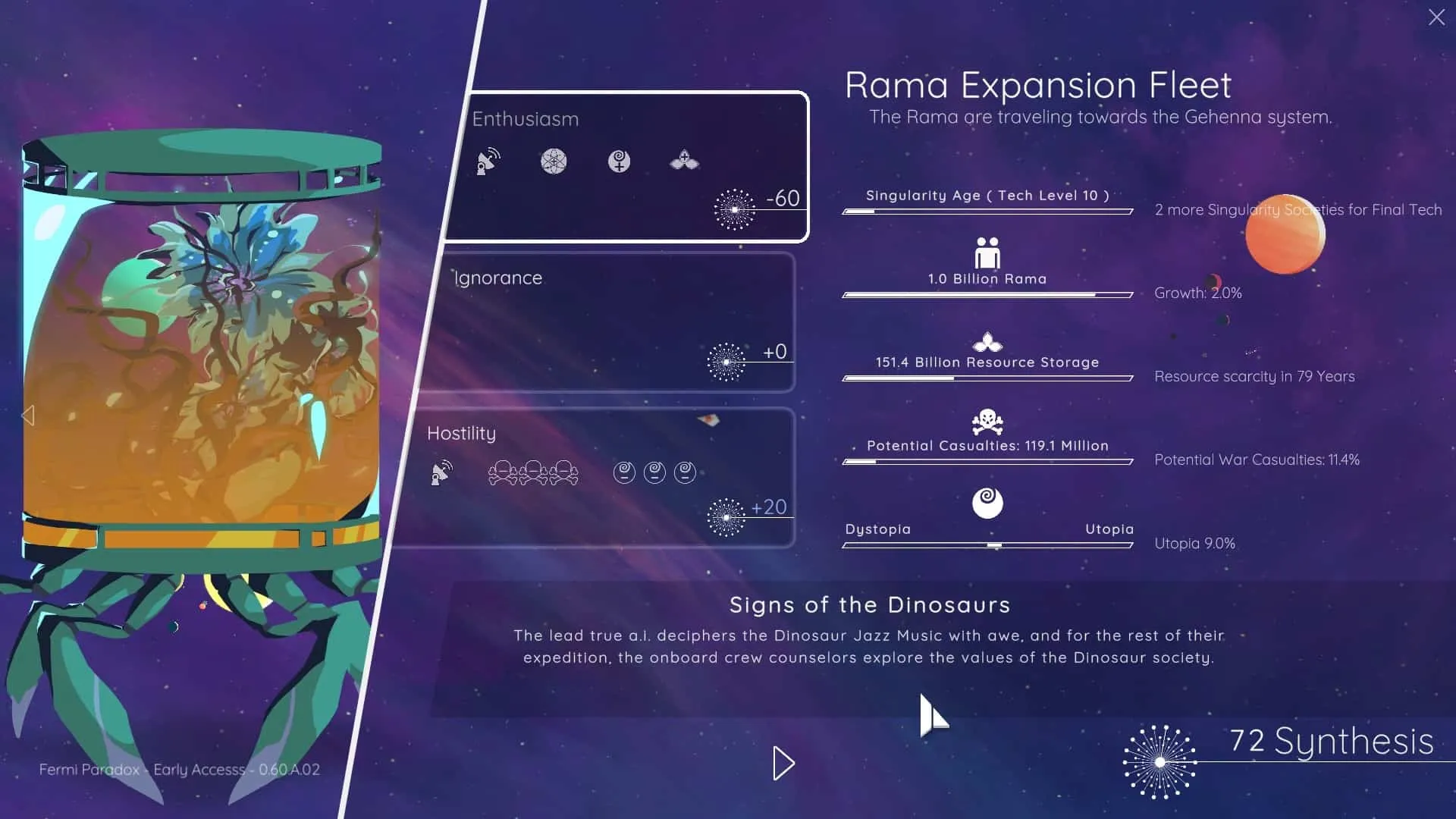
Task: Open the previous page with the left arrow
Action: [x=29, y=414]
